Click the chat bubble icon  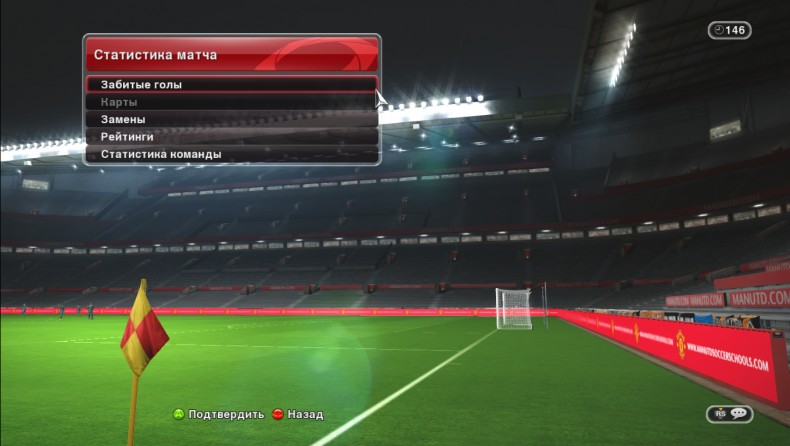point(738,414)
